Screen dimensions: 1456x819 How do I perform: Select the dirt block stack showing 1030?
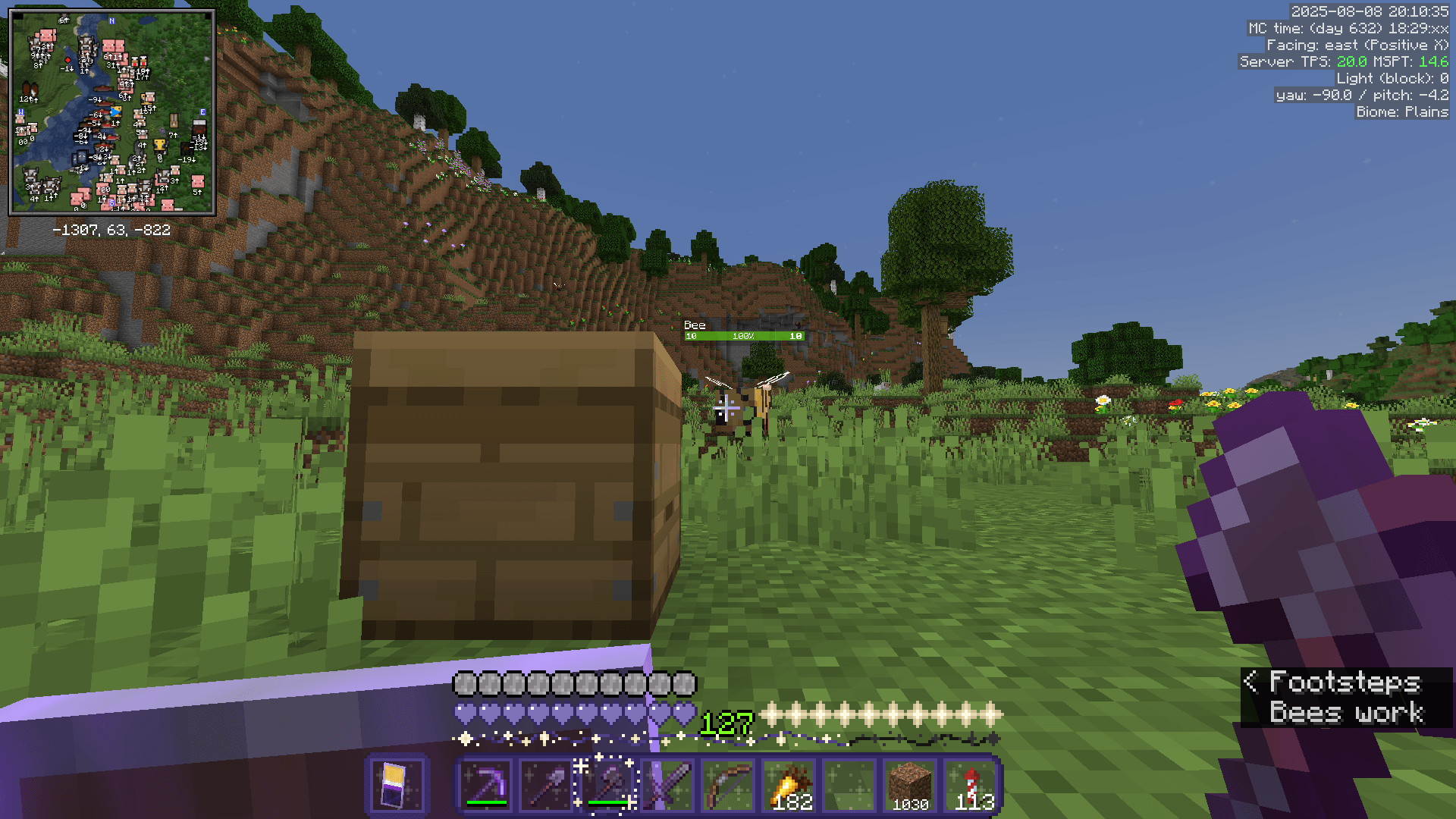pyautogui.click(x=909, y=786)
